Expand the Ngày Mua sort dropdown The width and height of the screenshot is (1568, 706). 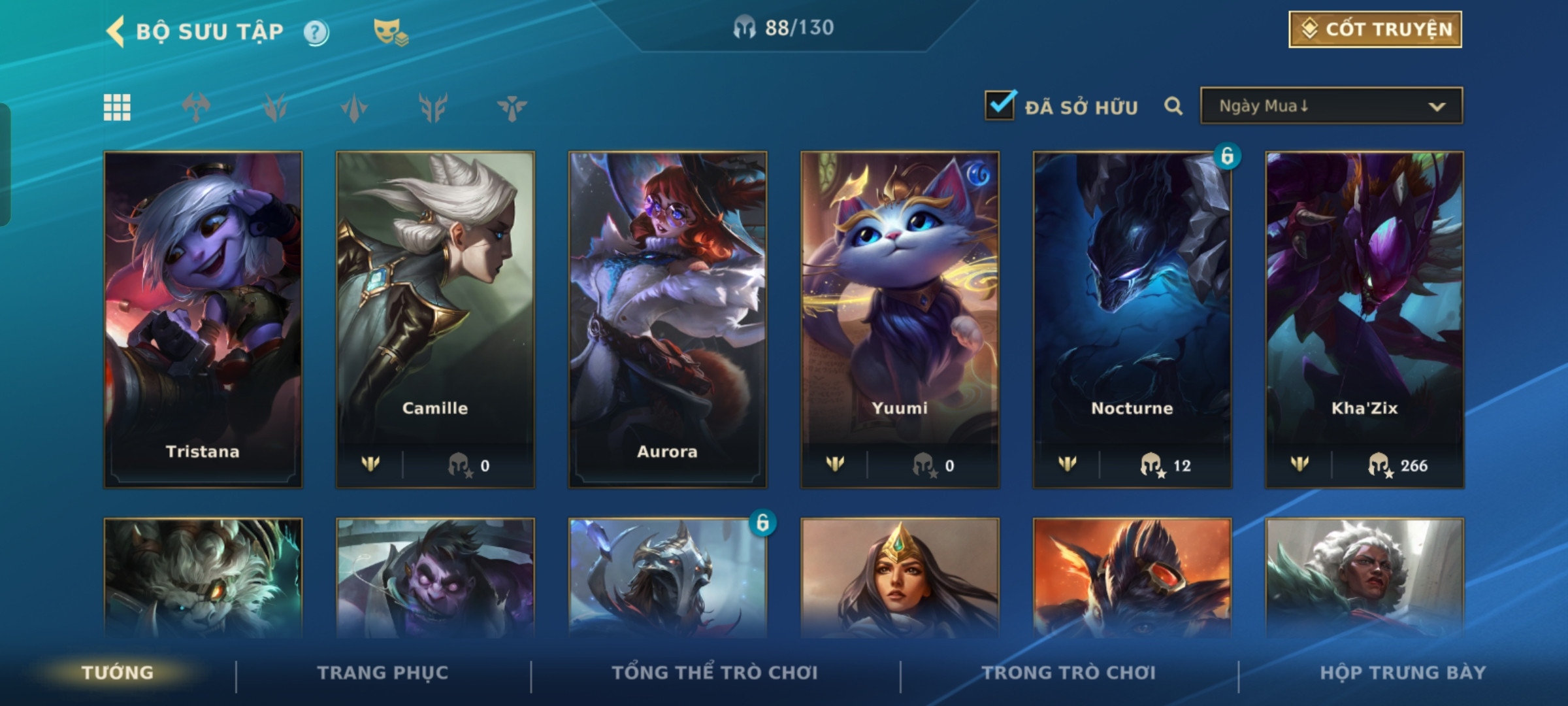click(x=1331, y=106)
